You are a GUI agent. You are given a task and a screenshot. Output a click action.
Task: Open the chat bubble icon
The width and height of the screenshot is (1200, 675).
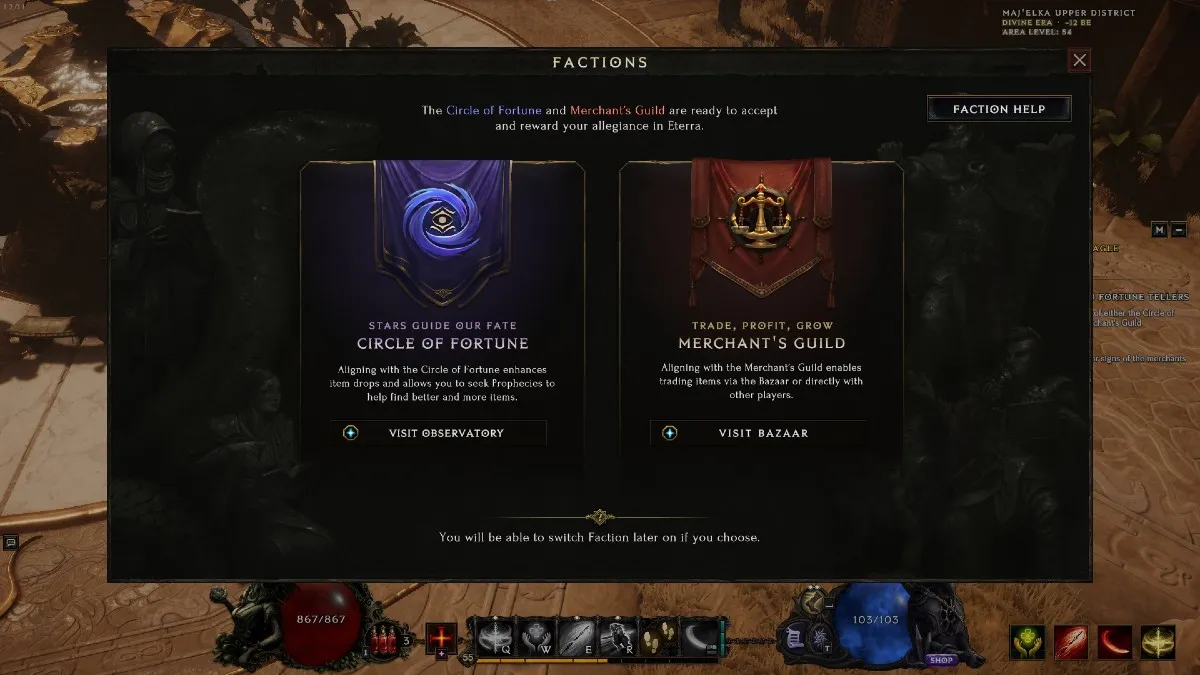(11, 542)
